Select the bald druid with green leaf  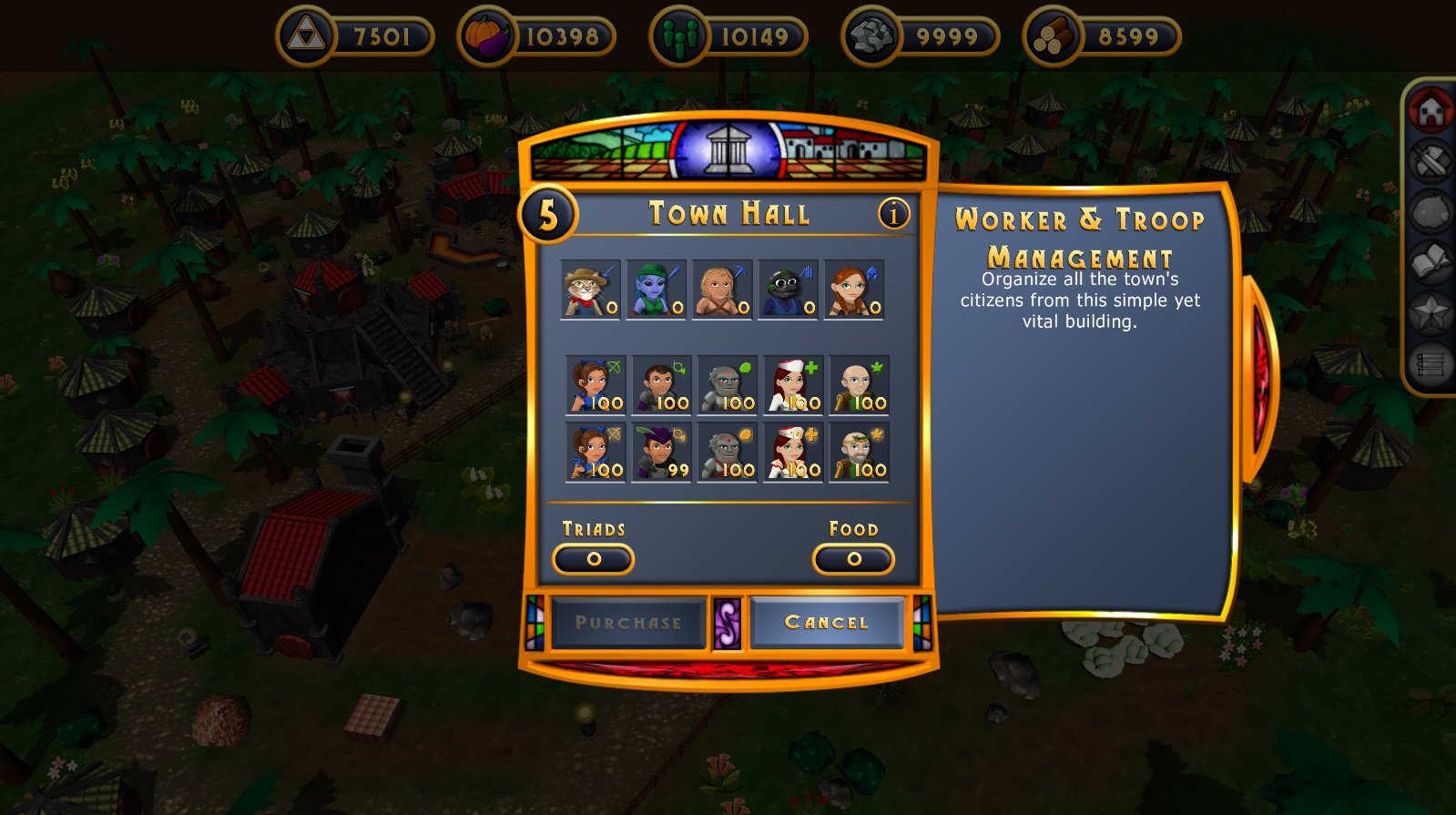(x=859, y=385)
